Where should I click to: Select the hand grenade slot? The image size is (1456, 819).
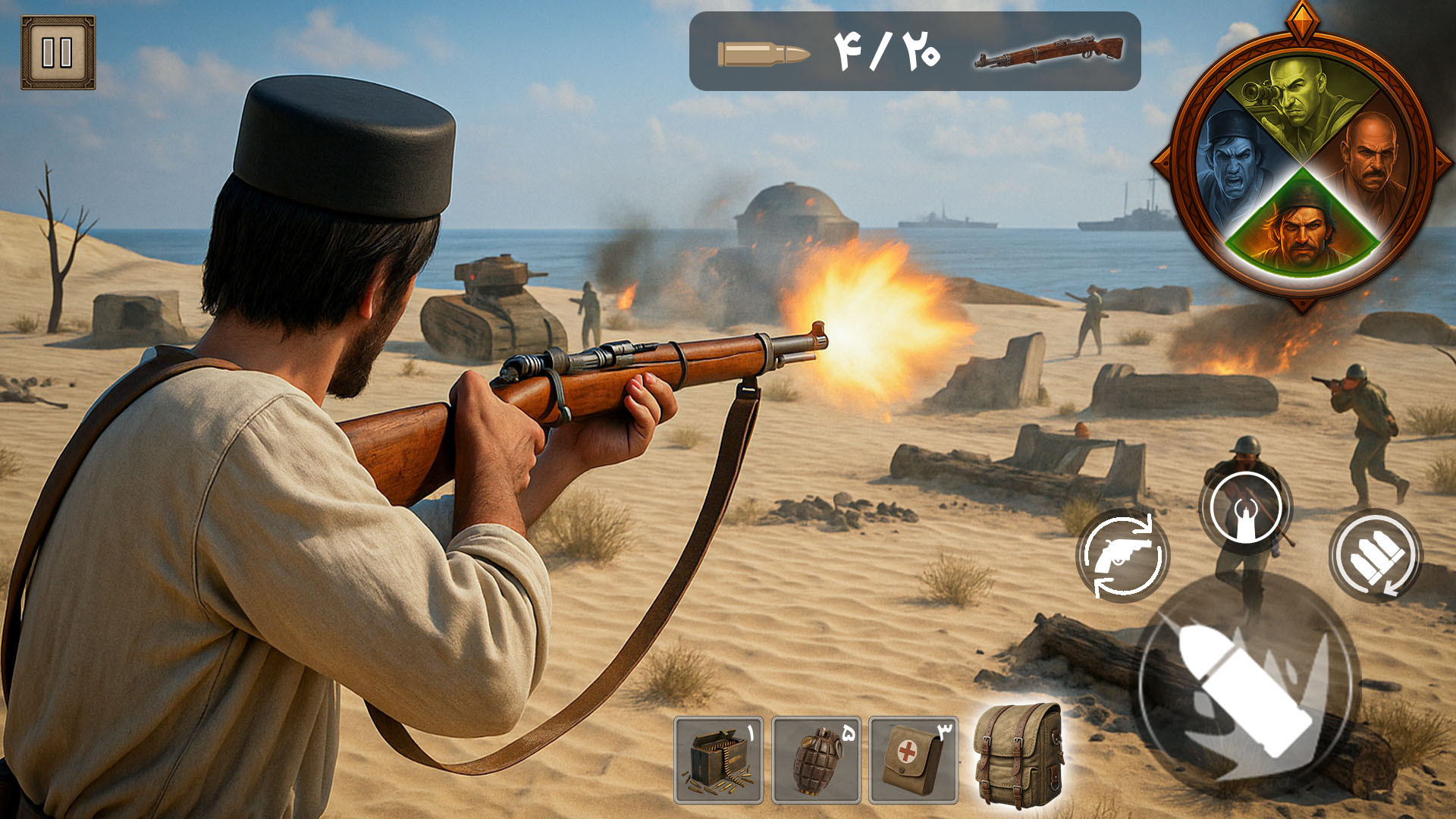tap(816, 760)
